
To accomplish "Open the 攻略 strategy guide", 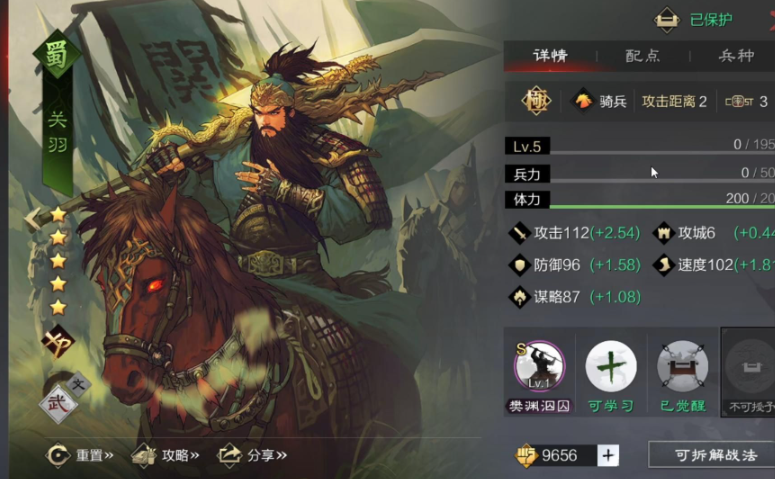I will point(166,455).
